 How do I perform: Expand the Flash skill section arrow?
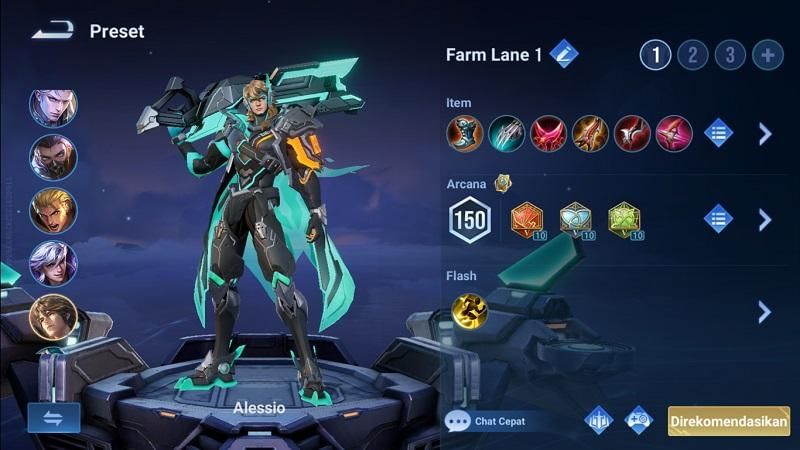pos(765,311)
